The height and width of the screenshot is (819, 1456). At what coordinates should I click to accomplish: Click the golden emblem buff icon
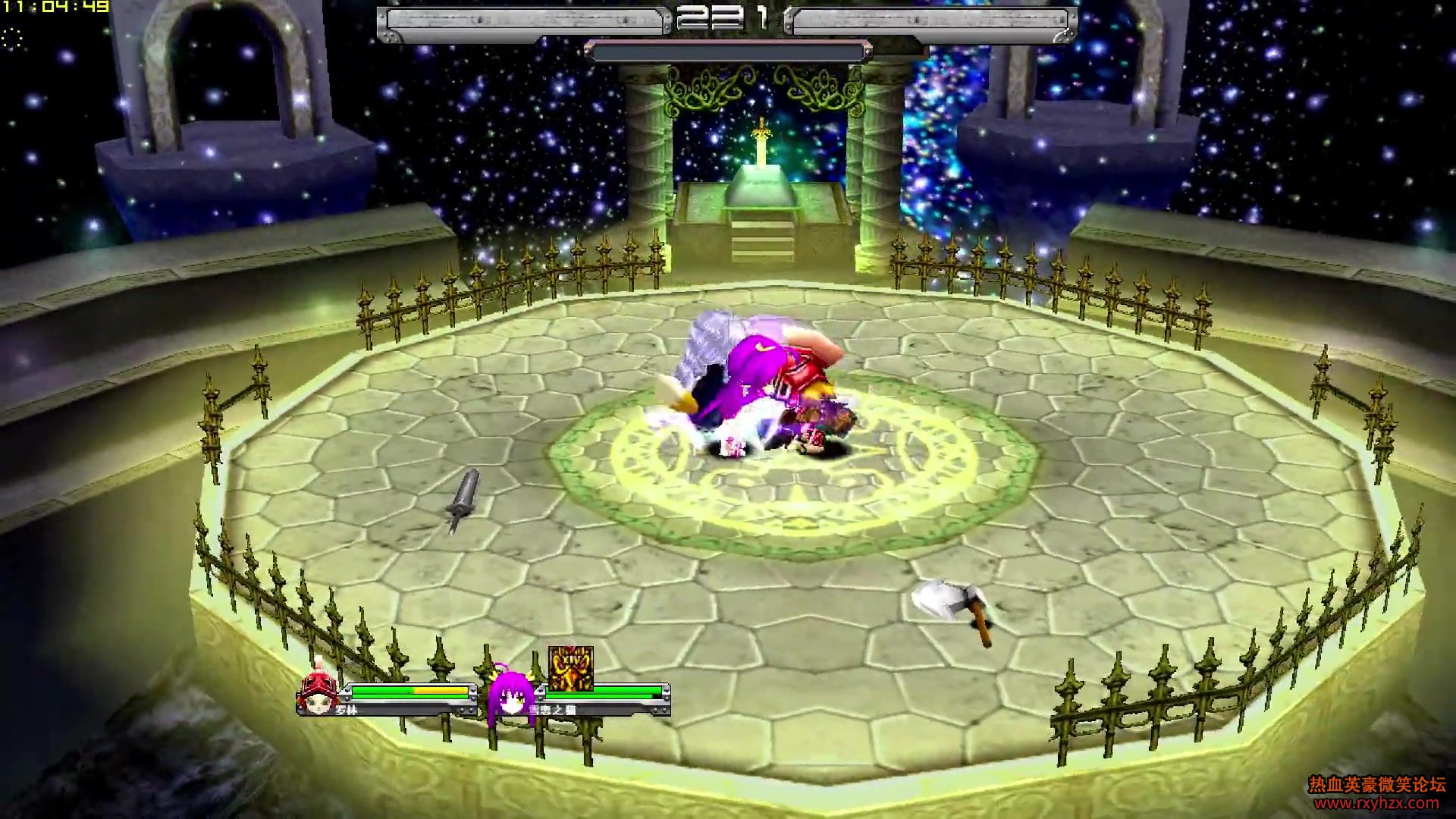point(570,668)
